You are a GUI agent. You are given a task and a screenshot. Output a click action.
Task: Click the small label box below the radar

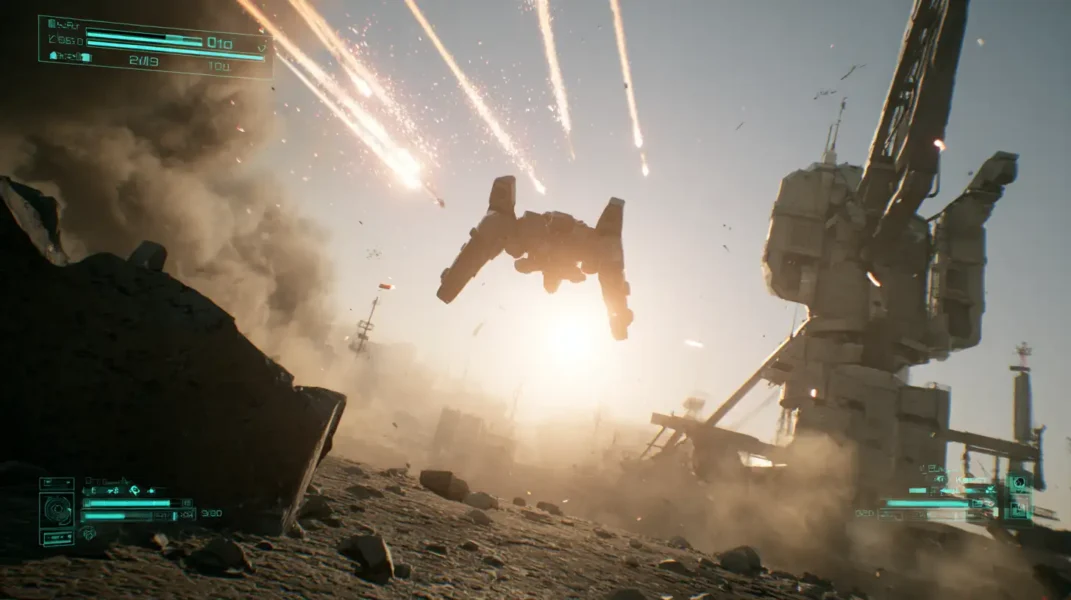[56, 537]
